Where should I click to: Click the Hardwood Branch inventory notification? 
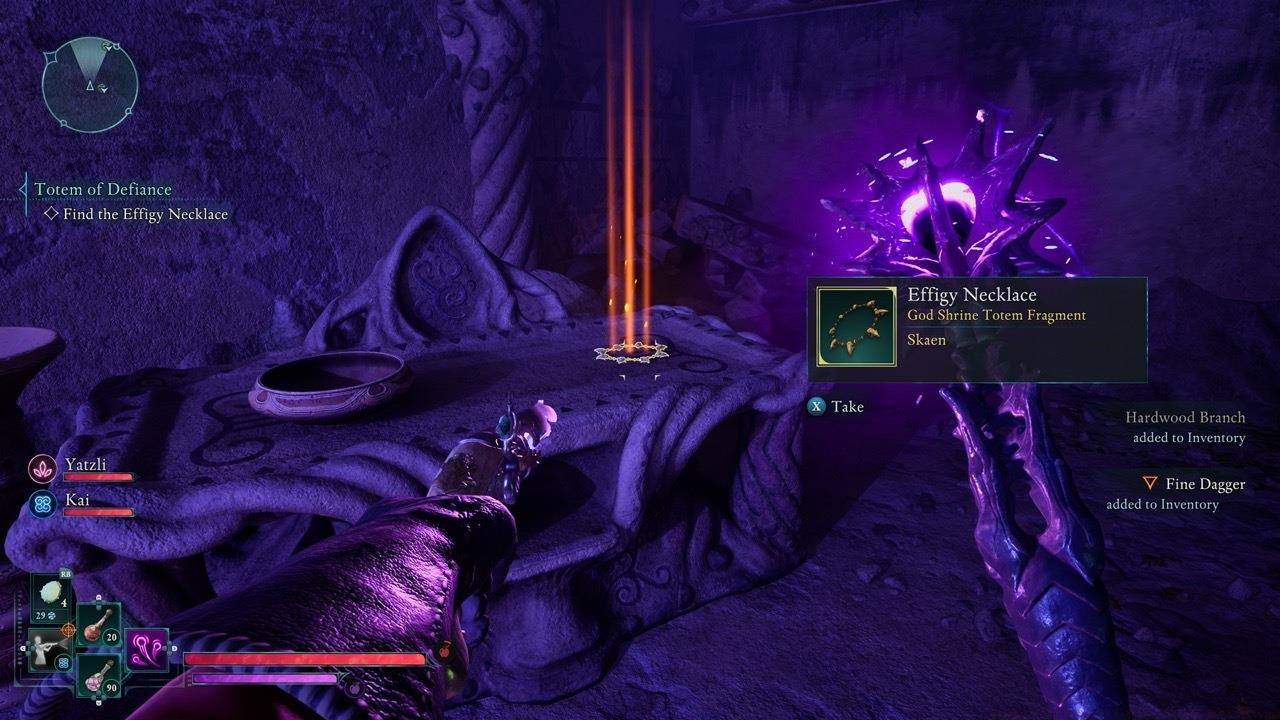pyautogui.click(x=1184, y=417)
